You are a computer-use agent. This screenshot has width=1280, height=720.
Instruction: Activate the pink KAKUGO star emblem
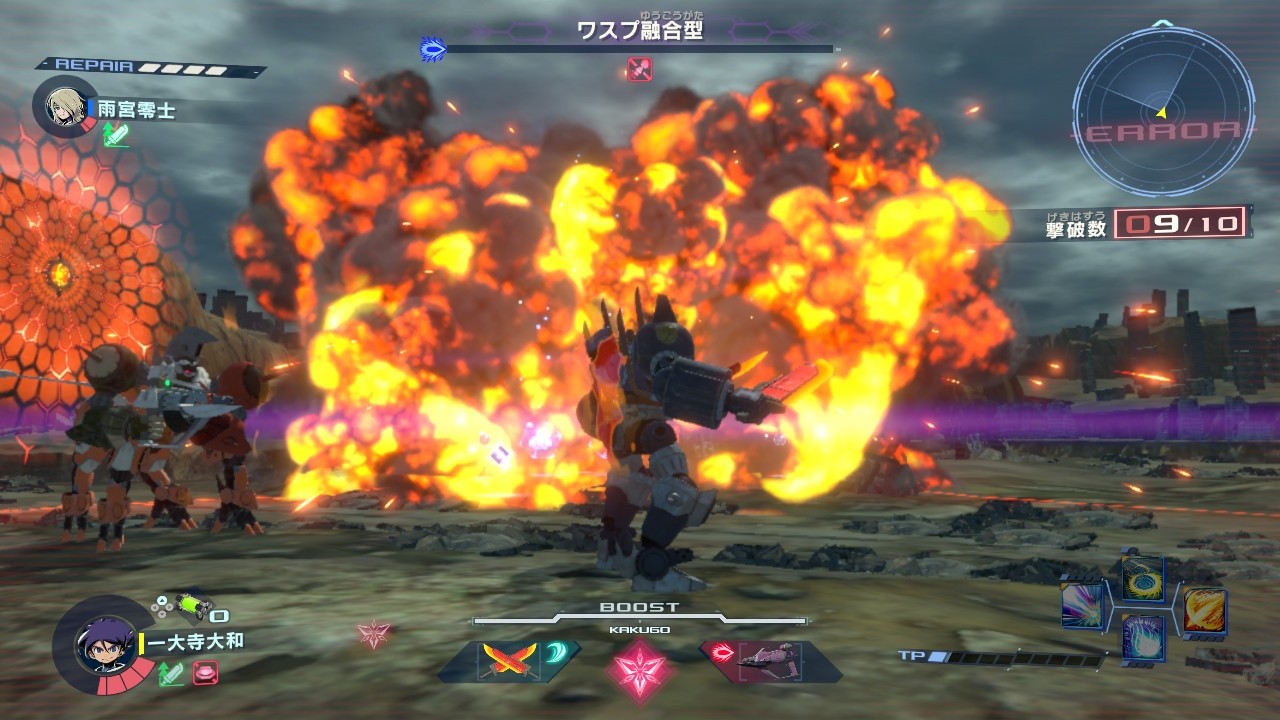pos(639,663)
